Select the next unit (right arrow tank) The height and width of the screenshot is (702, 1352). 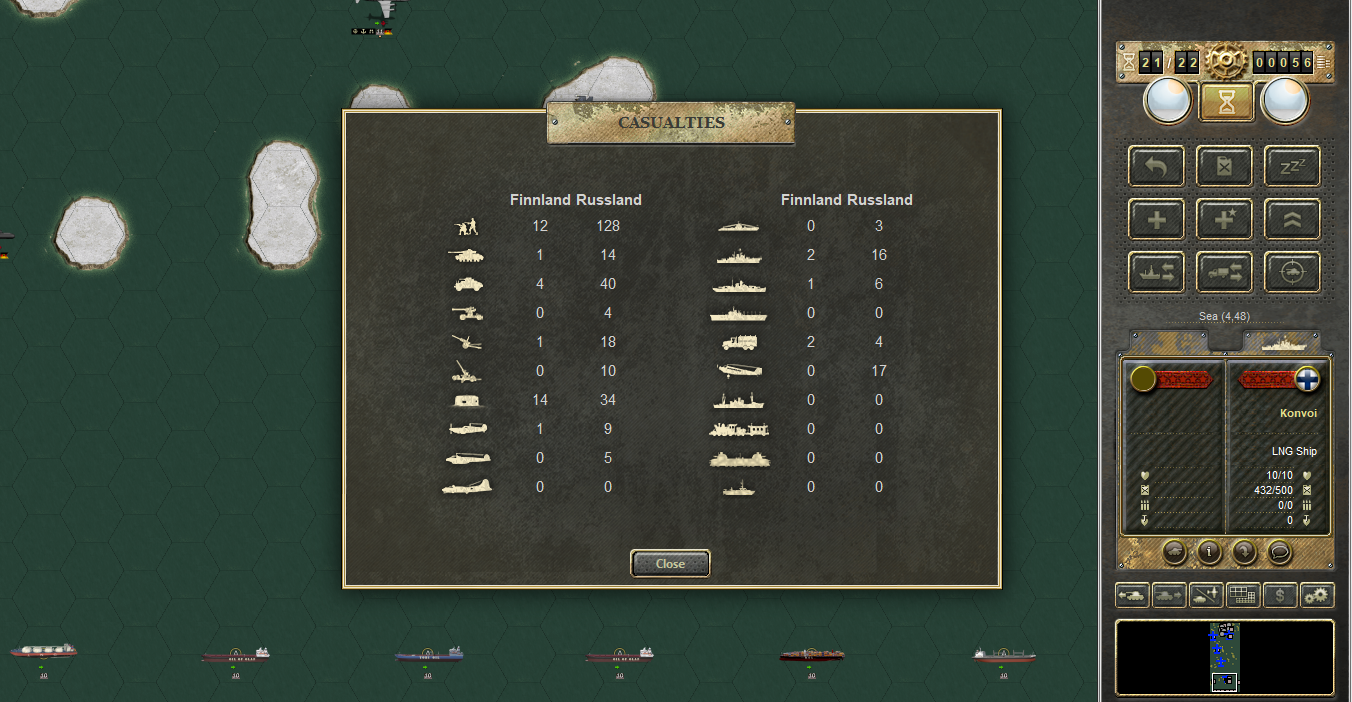(1169, 595)
